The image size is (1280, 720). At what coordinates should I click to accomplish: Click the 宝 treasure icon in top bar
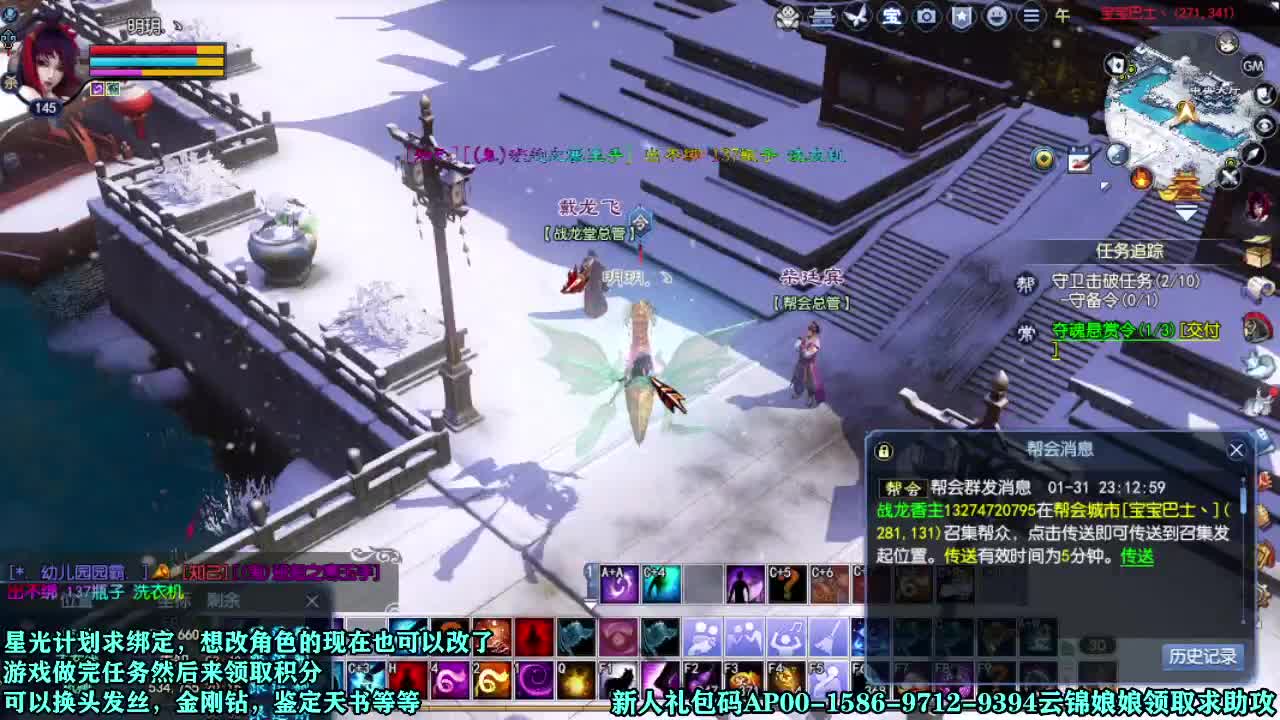(892, 17)
